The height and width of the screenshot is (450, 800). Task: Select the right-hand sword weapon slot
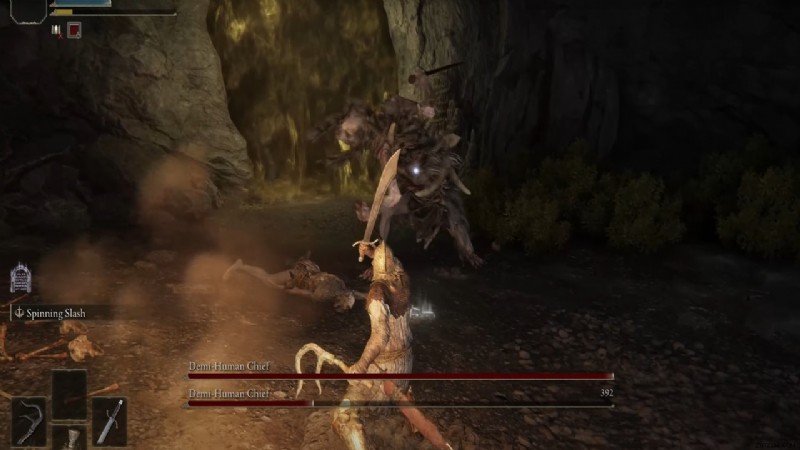tap(109, 421)
